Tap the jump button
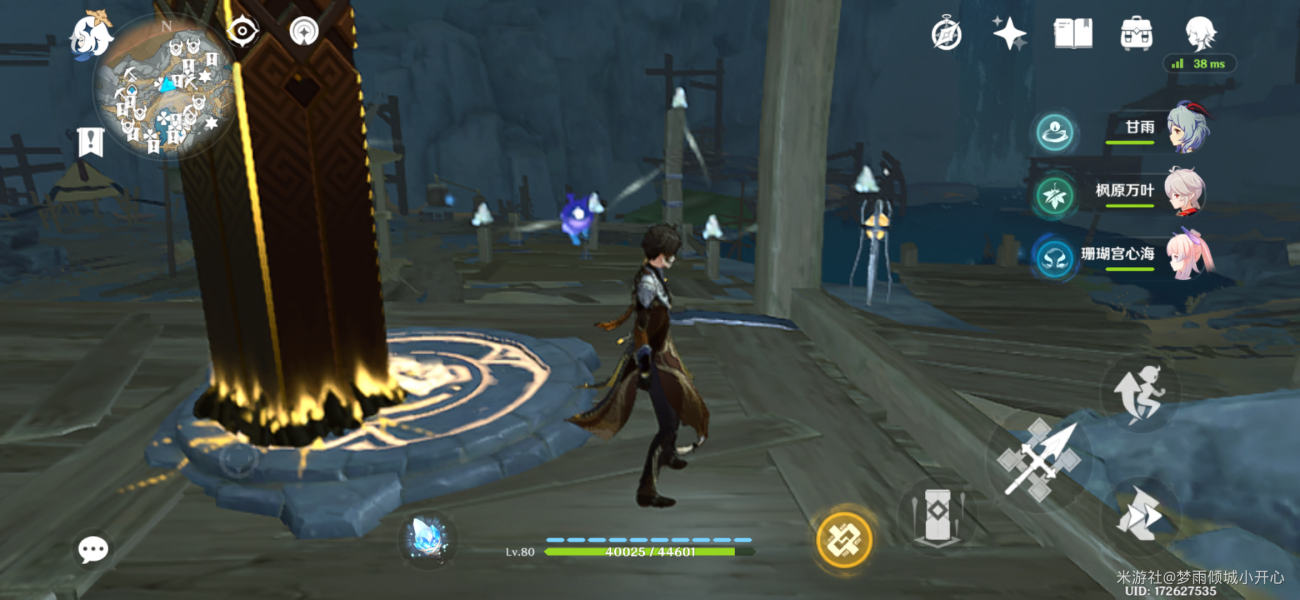 point(1141,392)
